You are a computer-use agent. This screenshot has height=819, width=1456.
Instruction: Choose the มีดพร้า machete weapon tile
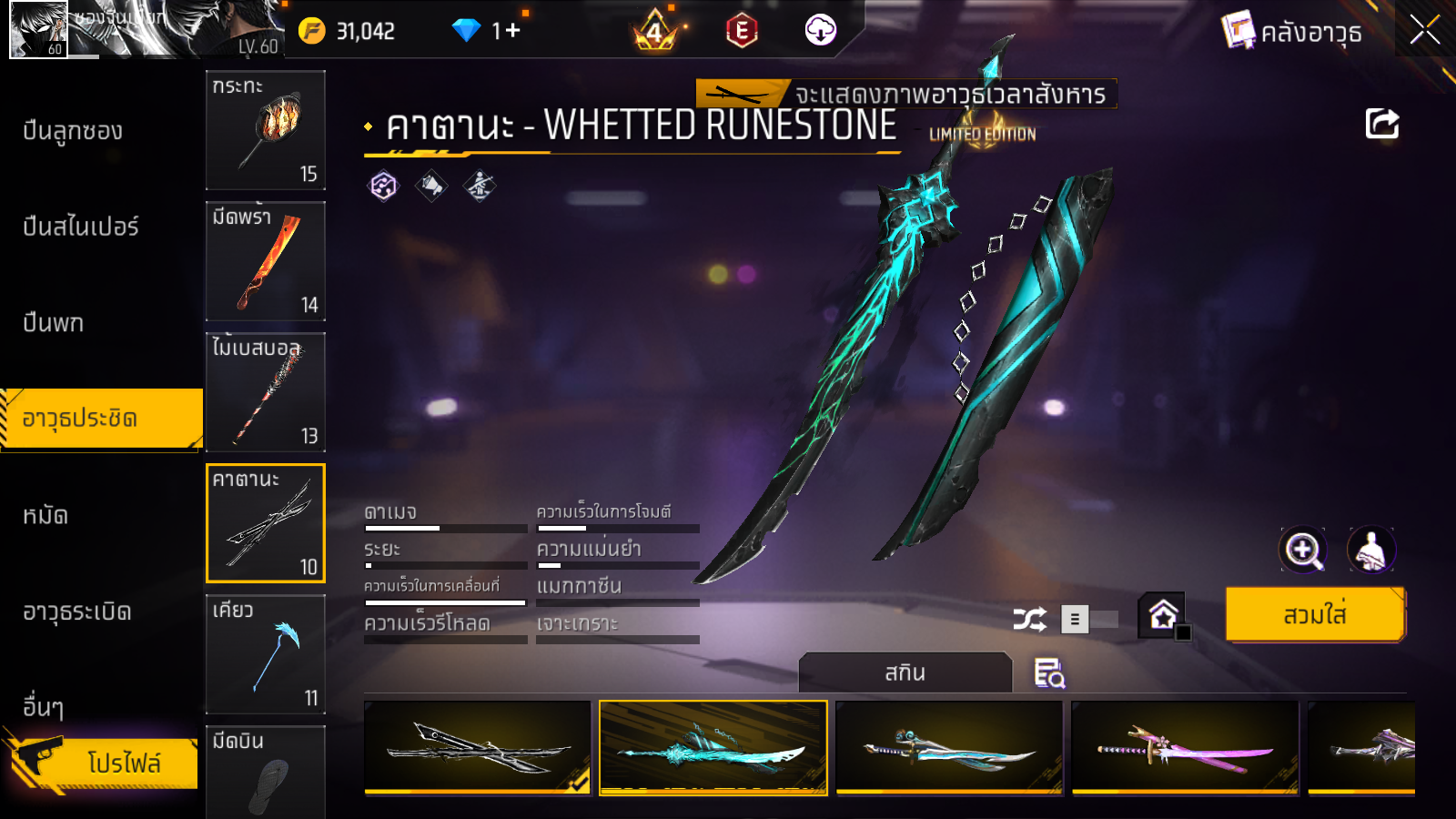266,261
